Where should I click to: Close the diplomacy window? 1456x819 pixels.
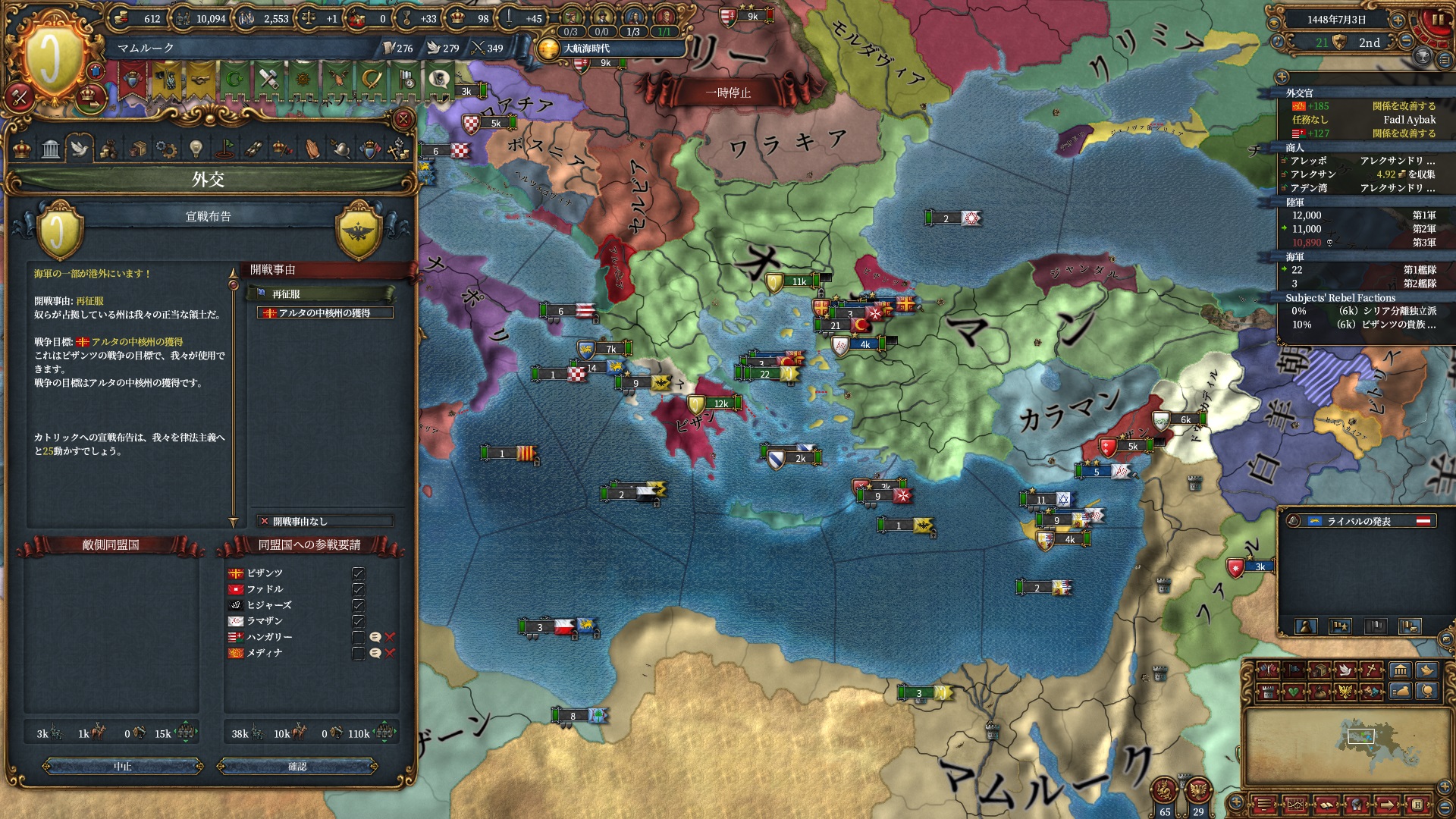tap(403, 119)
